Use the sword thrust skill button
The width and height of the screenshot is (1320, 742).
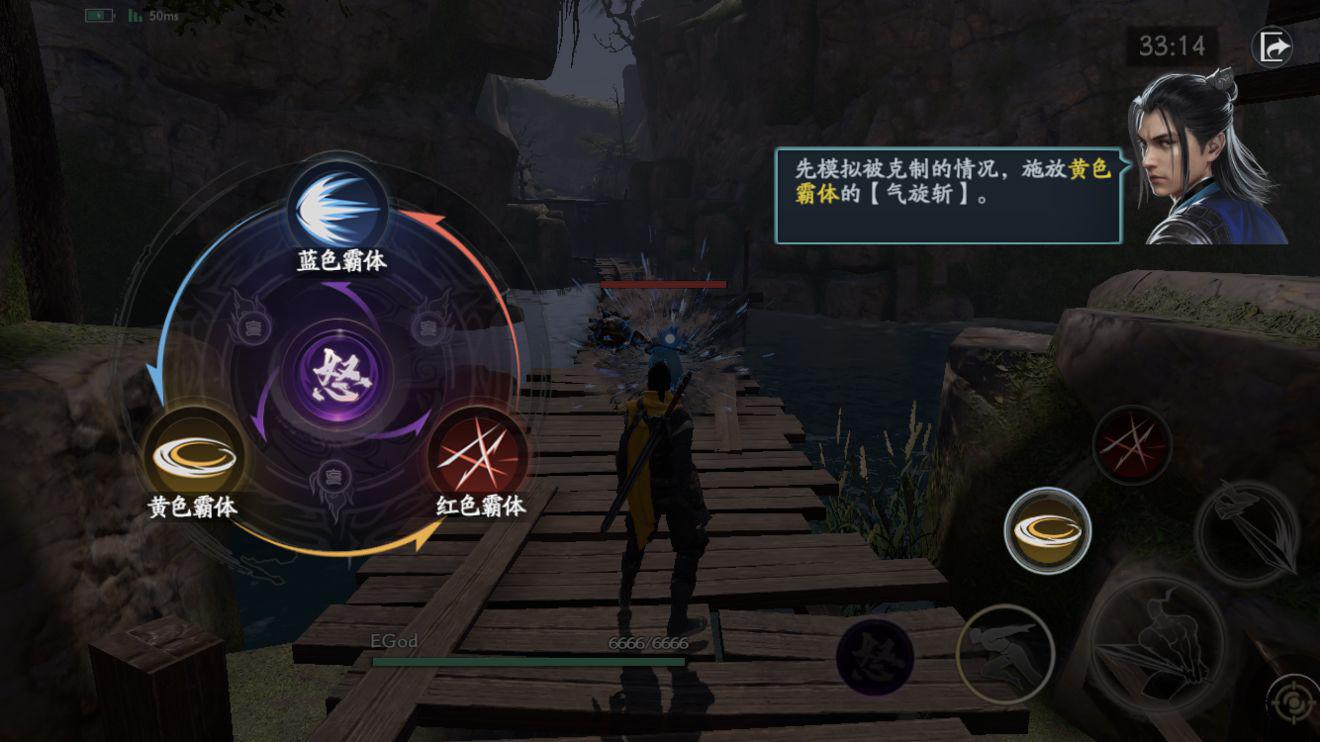pyautogui.click(x=1246, y=533)
